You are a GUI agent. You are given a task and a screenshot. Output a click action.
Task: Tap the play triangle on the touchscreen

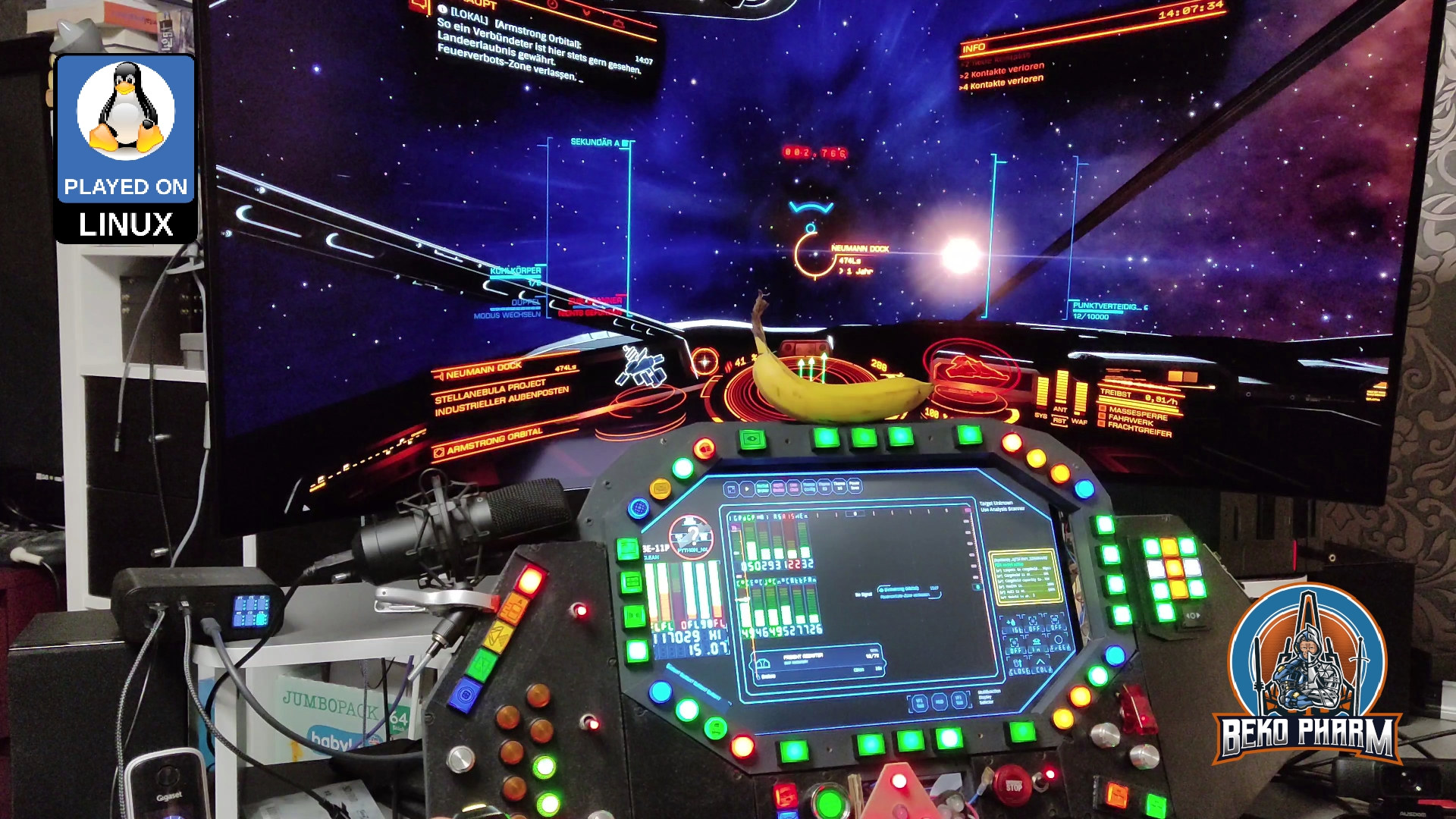[x=747, y=489]
